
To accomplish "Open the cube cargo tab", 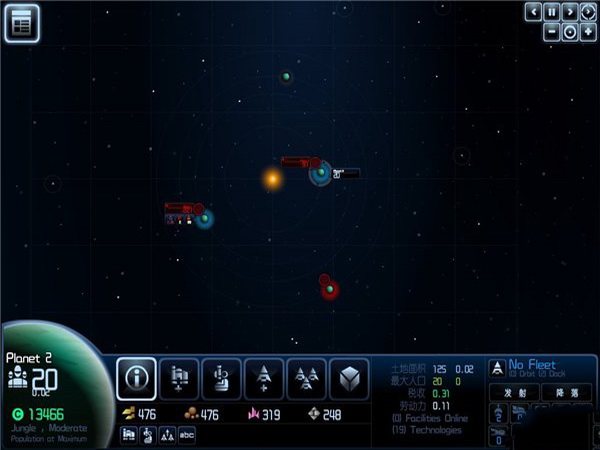I will [x=349, y=379].
